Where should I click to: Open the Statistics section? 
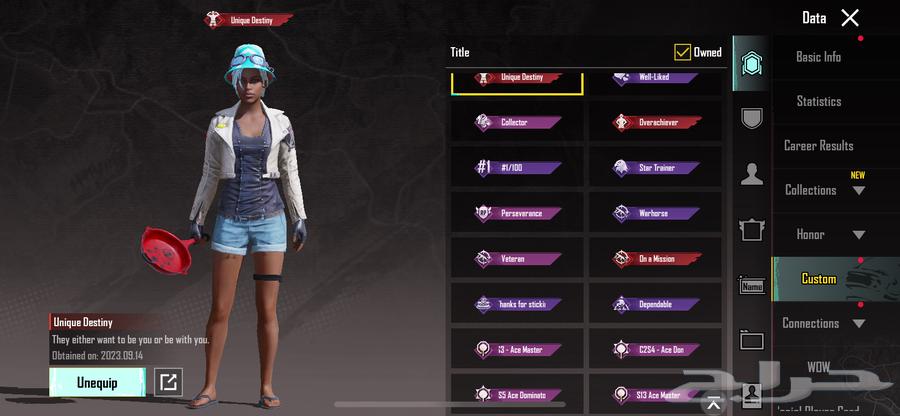point(818,101)
